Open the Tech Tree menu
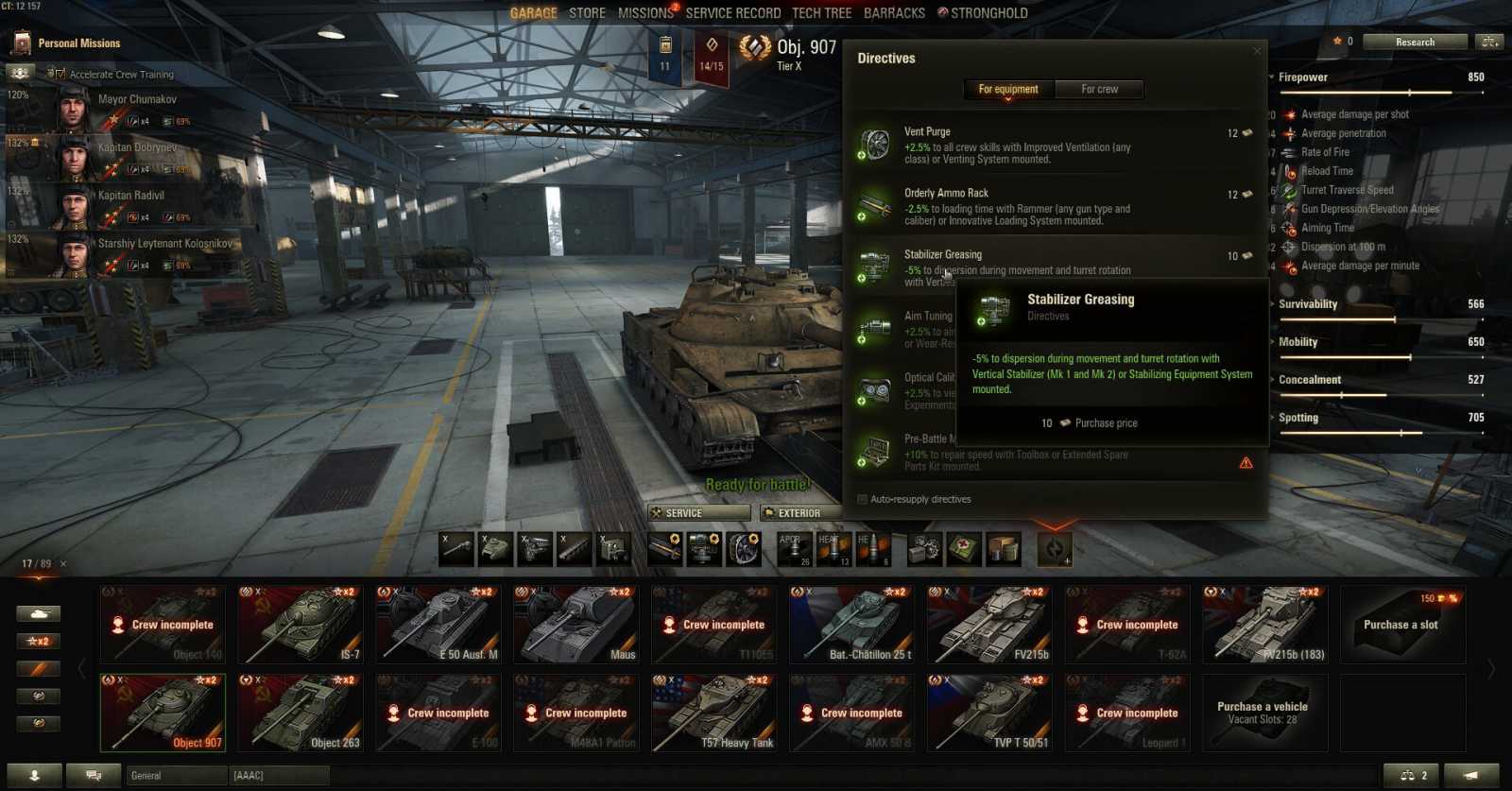Screen dimensions: 1512x791 pyautogui.click(x=821, y=13)
